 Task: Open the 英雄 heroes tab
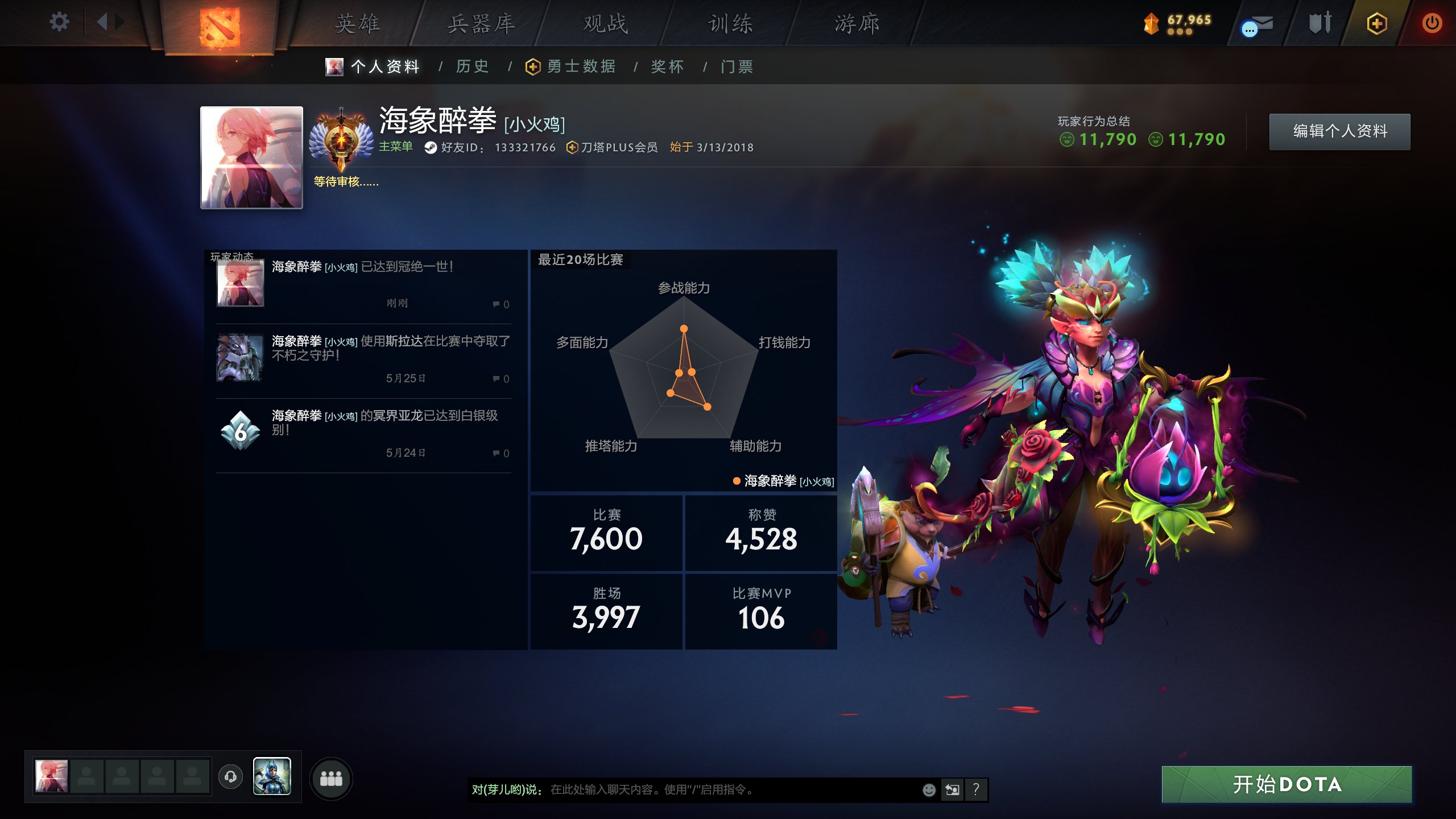click(x=357, y=24)
